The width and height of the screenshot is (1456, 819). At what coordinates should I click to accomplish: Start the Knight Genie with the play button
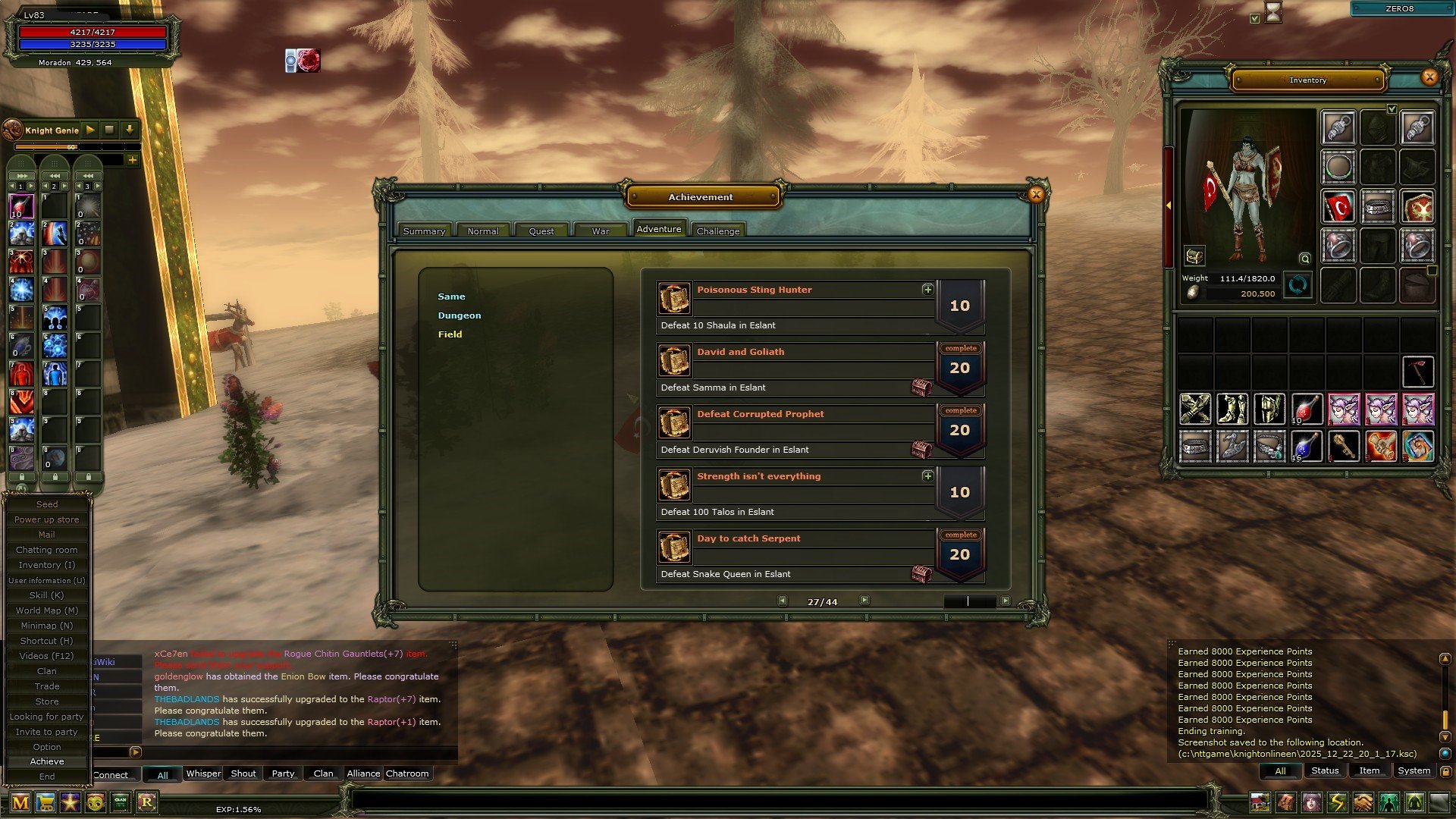(90, 130)
